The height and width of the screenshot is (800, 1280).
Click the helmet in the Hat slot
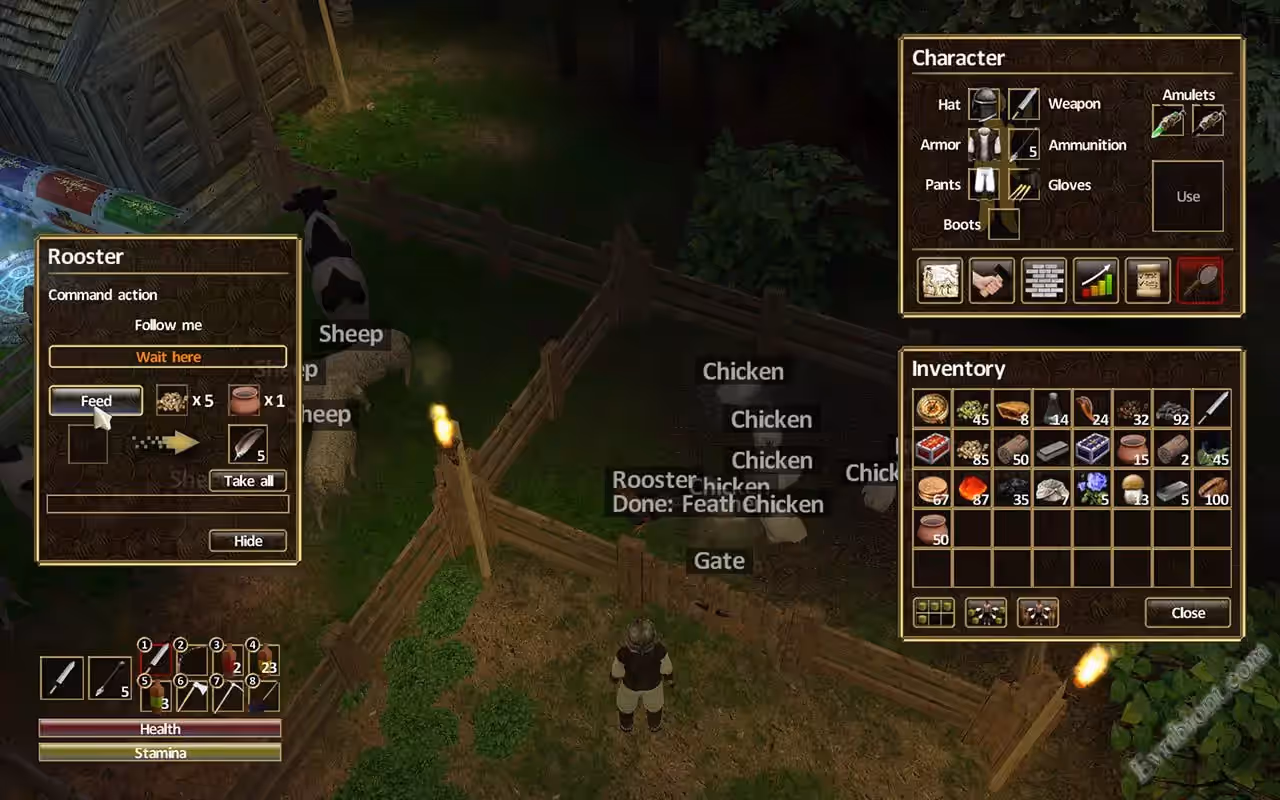tap(983, 104)
